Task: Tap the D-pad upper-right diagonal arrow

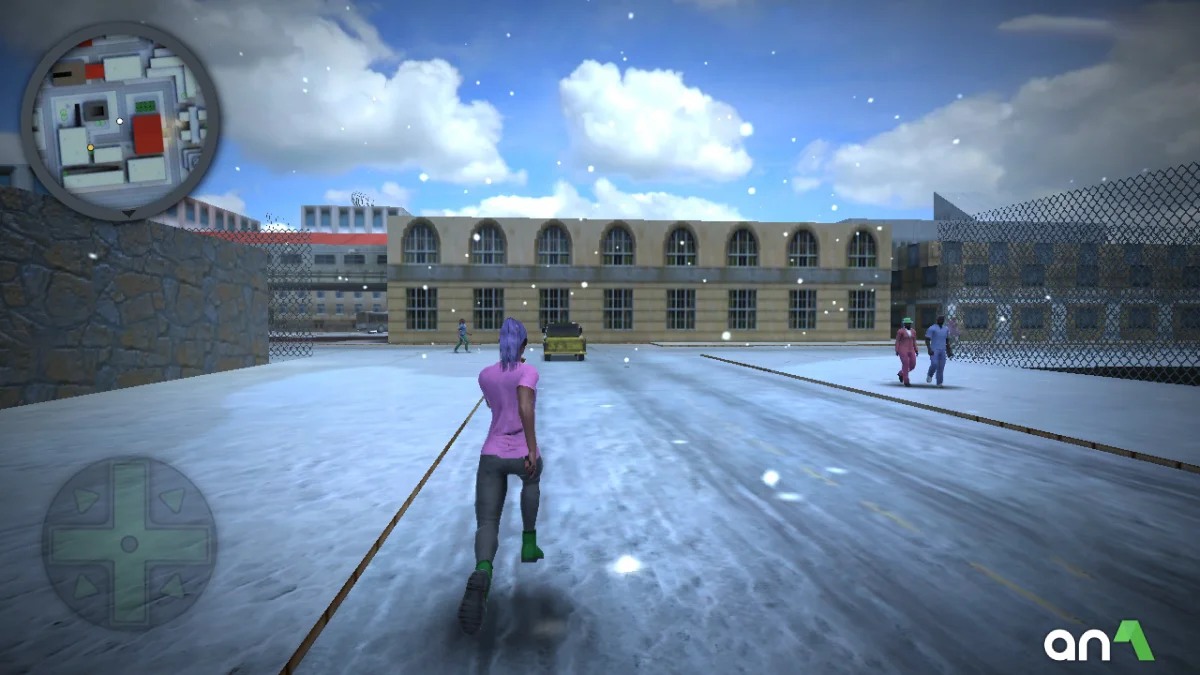Action: point(172,499)
